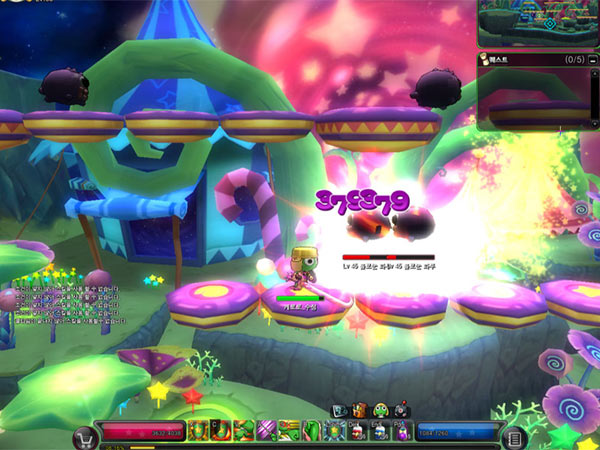The height and width of the screenshot is (450, 600).
Task: Use the purple striped slash skill
Action: point(266,432)
